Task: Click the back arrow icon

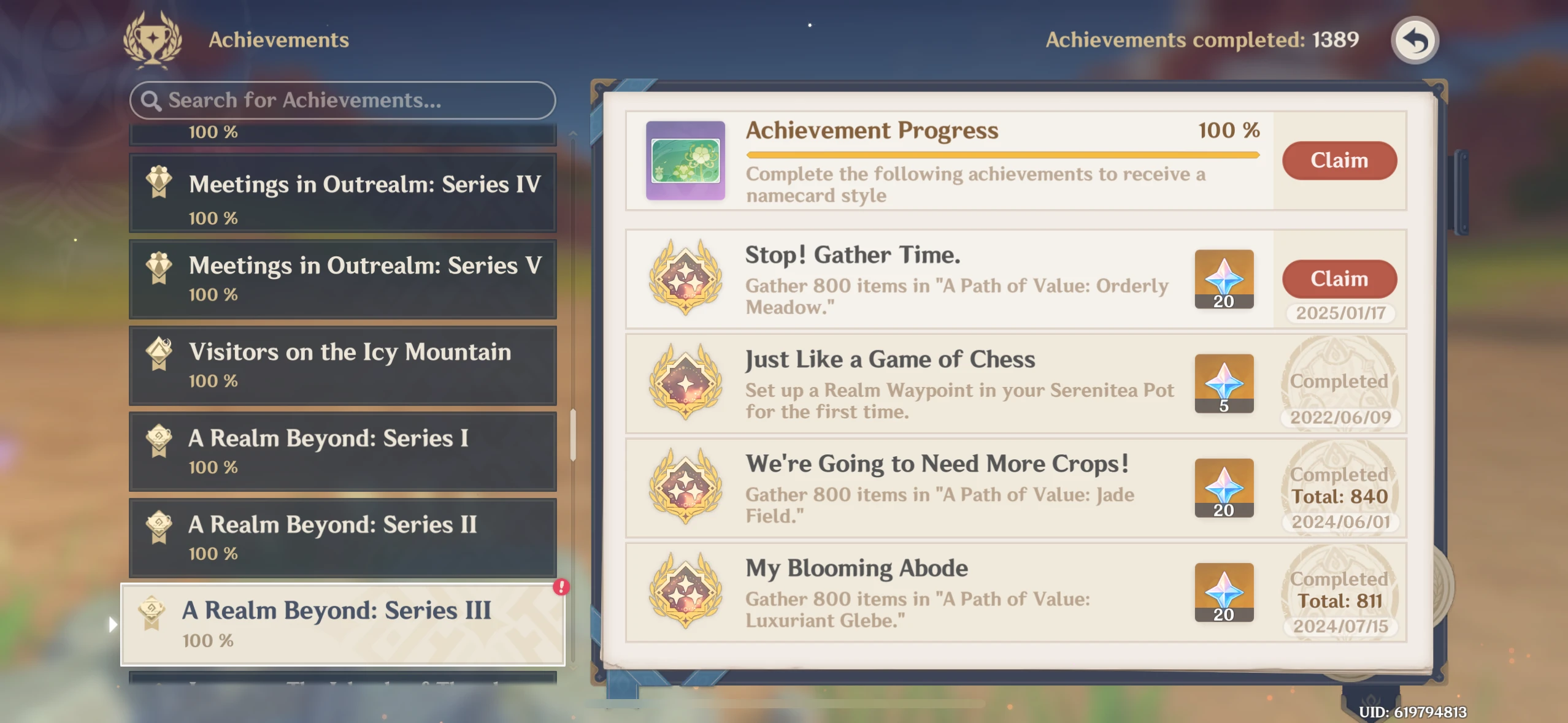Action: point(1415,39)
